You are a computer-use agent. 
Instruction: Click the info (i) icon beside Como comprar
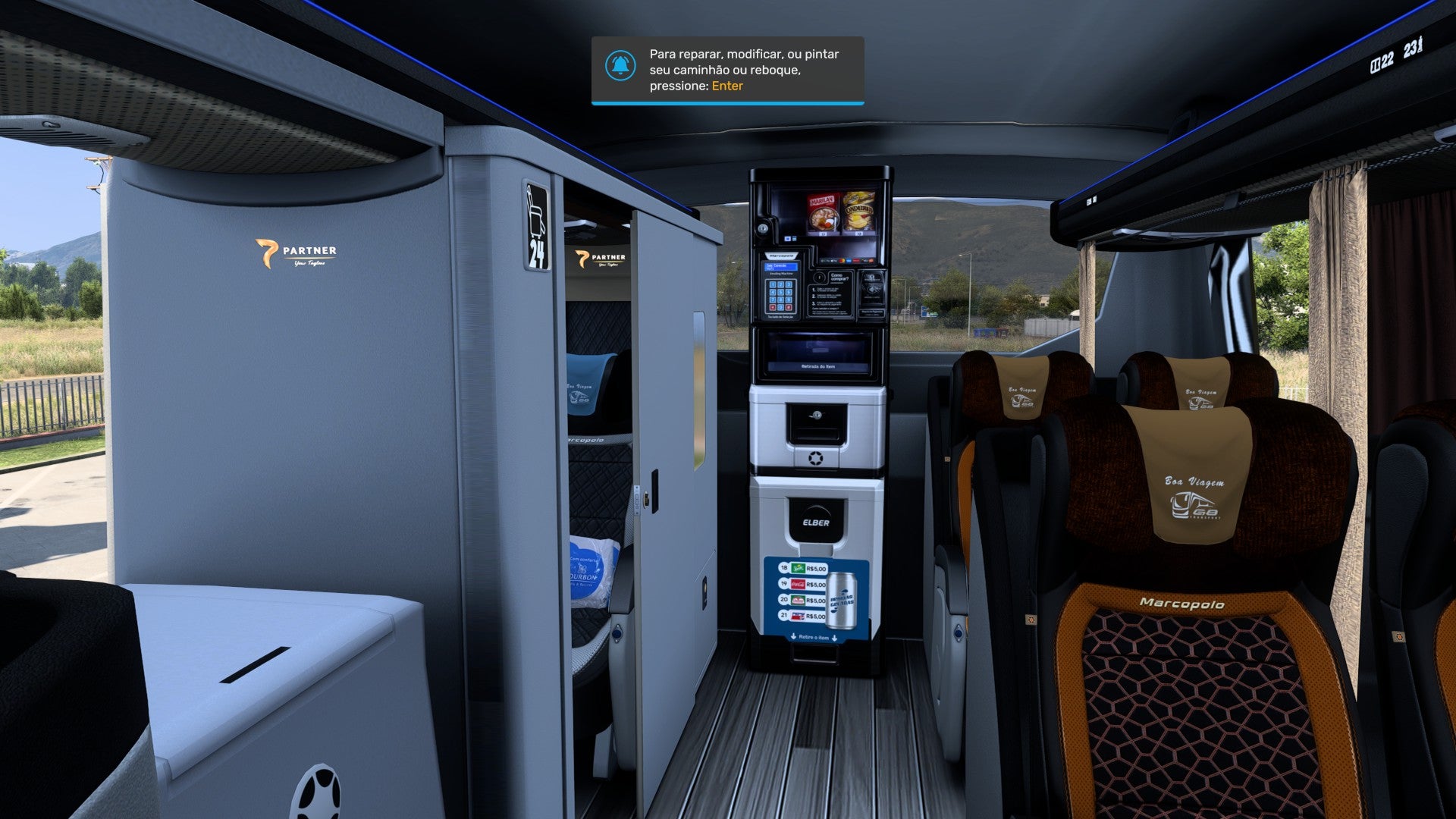click(x=819, y=276)
